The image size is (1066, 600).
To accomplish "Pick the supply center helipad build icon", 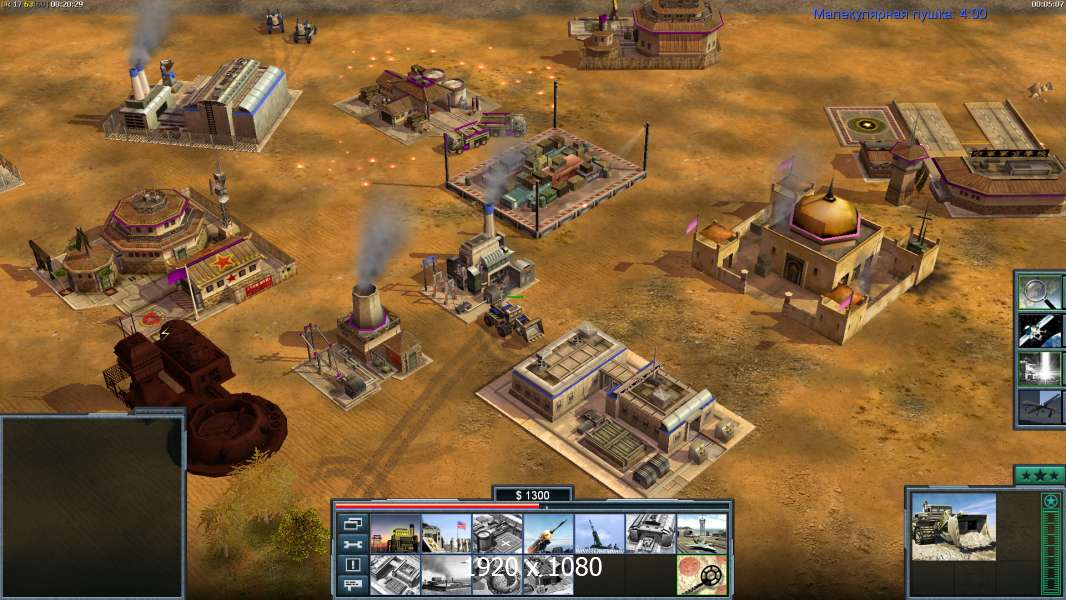I will click(x=497, y=534).
